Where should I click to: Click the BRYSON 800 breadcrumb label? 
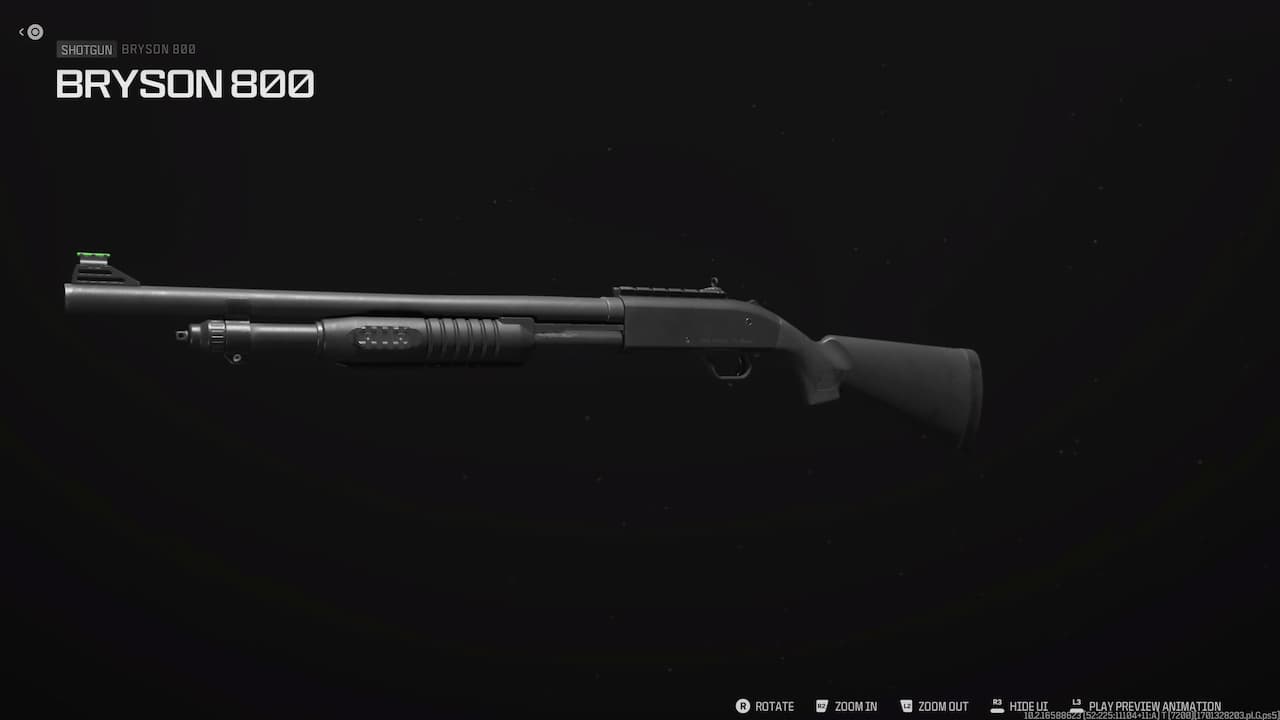158,49
